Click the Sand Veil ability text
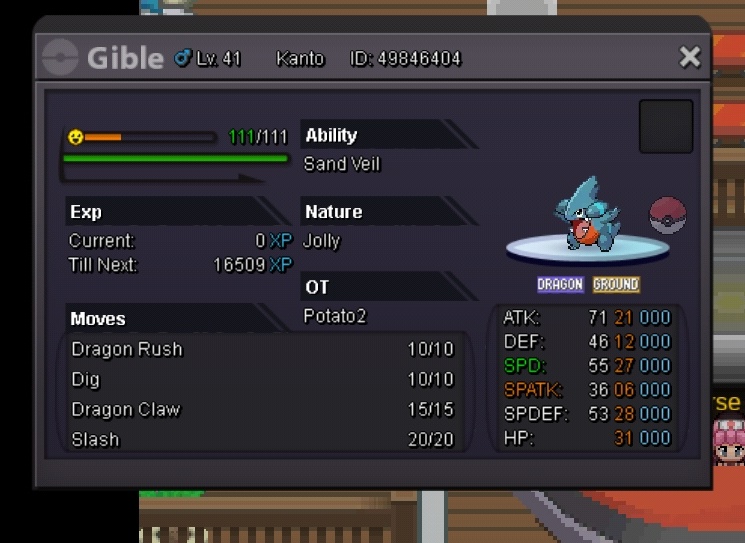The height and width of the screenshot is (543, 745). (x=342, y=164)
